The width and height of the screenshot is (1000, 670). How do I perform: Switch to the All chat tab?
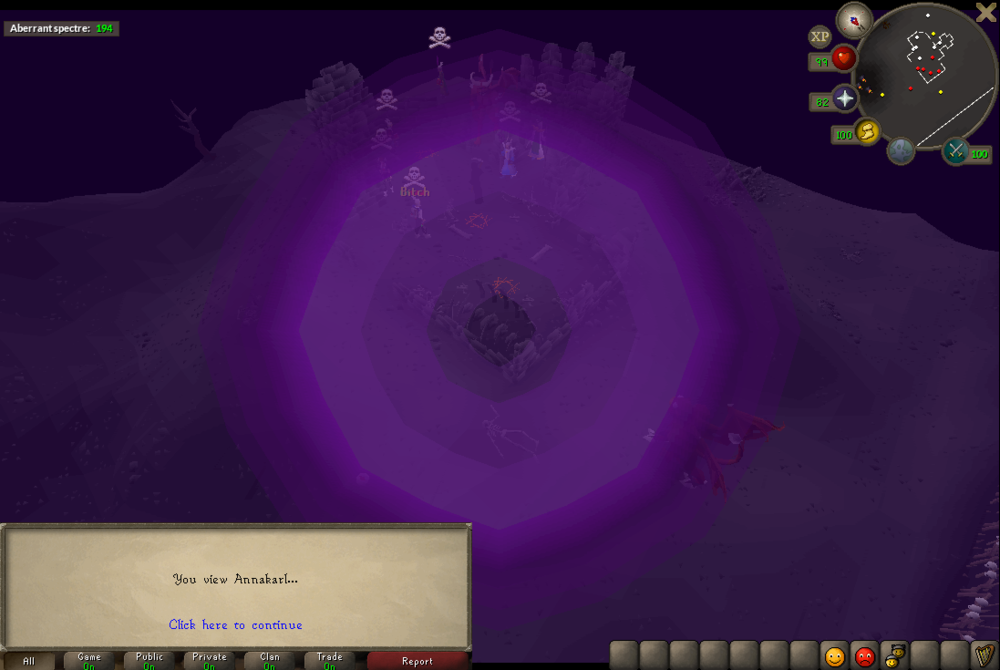point(29,661)
